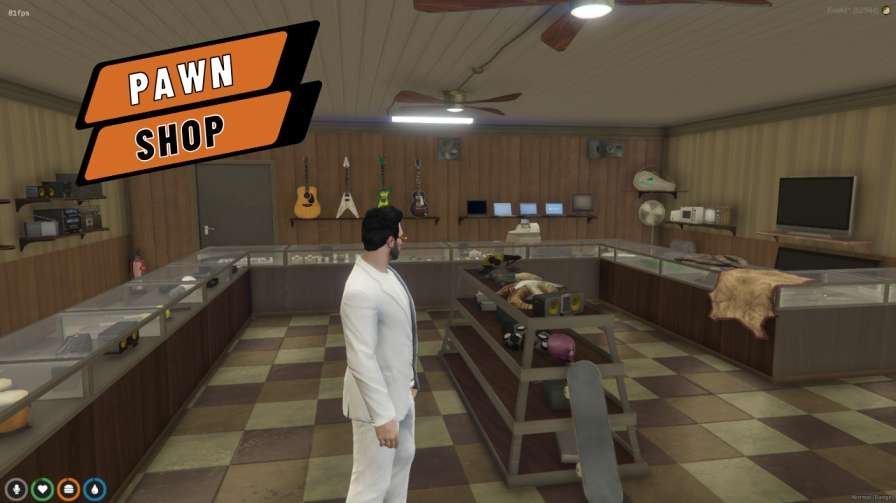The width and height of the screenshot is (896, 503).
Task: Click the orange burger hunger icon
Action: 69,489
